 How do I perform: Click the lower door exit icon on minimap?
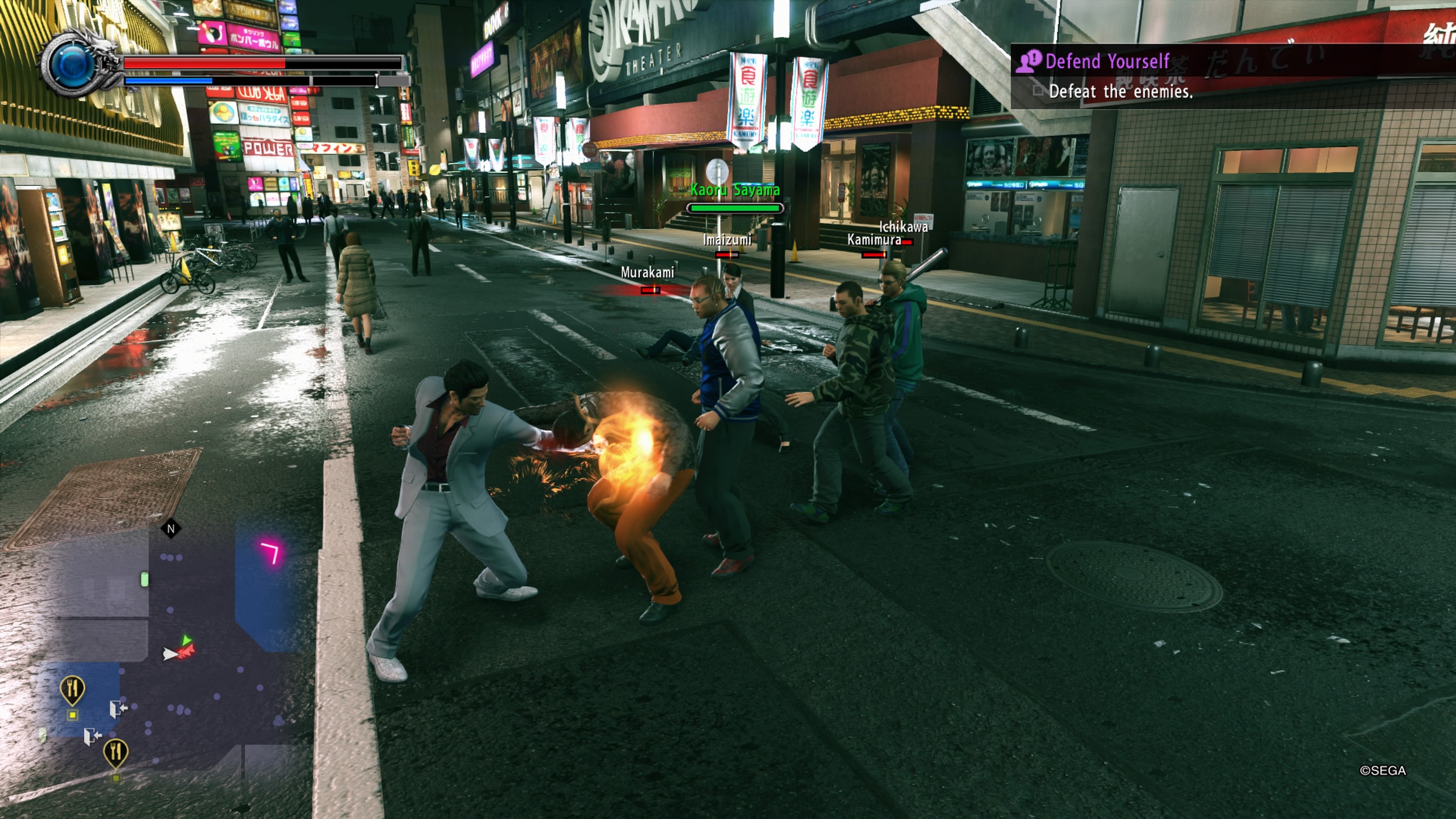pyautogui.click(x=93, y=736)
